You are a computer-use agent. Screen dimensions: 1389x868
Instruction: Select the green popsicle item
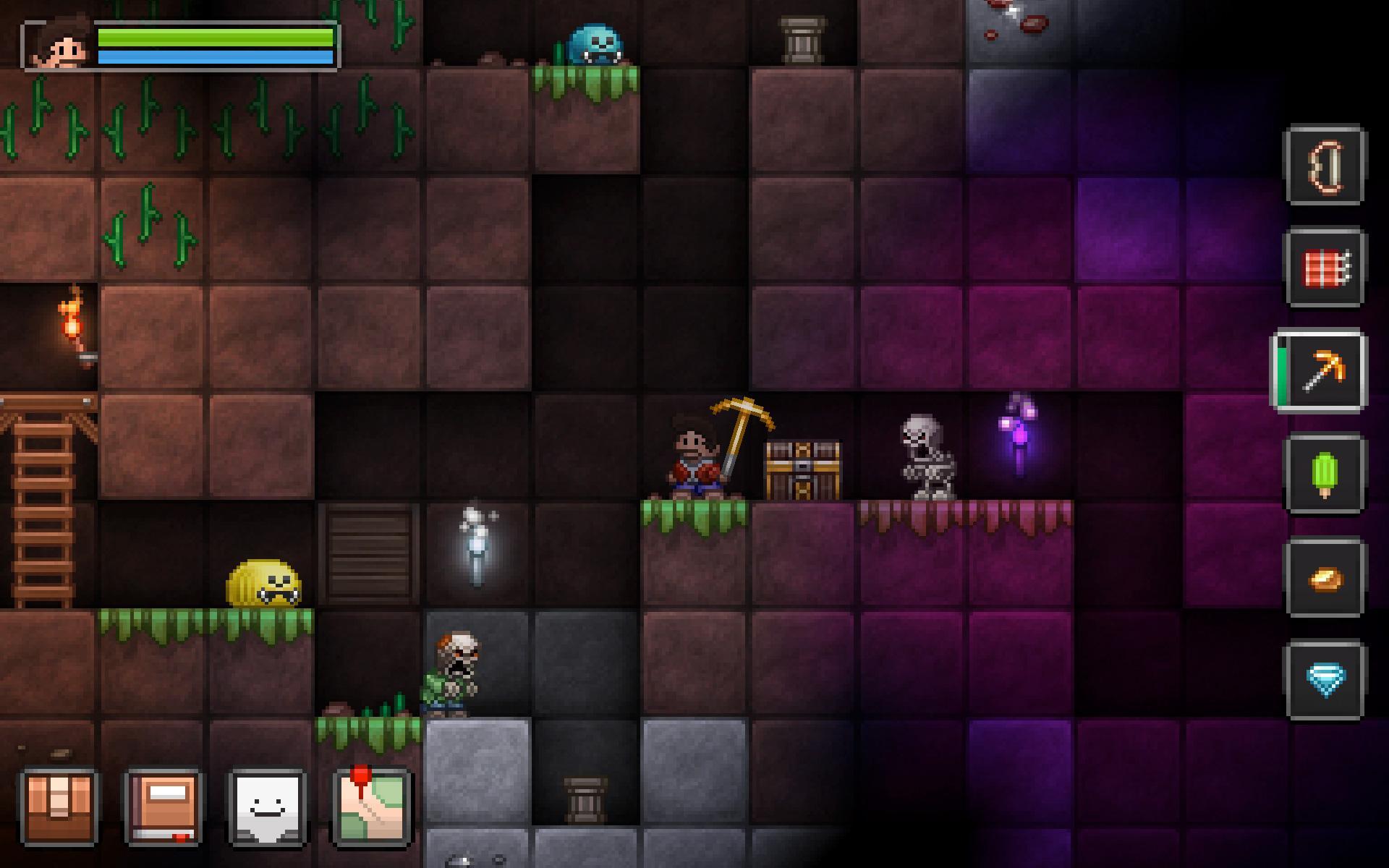click(x=1327, y=474)
